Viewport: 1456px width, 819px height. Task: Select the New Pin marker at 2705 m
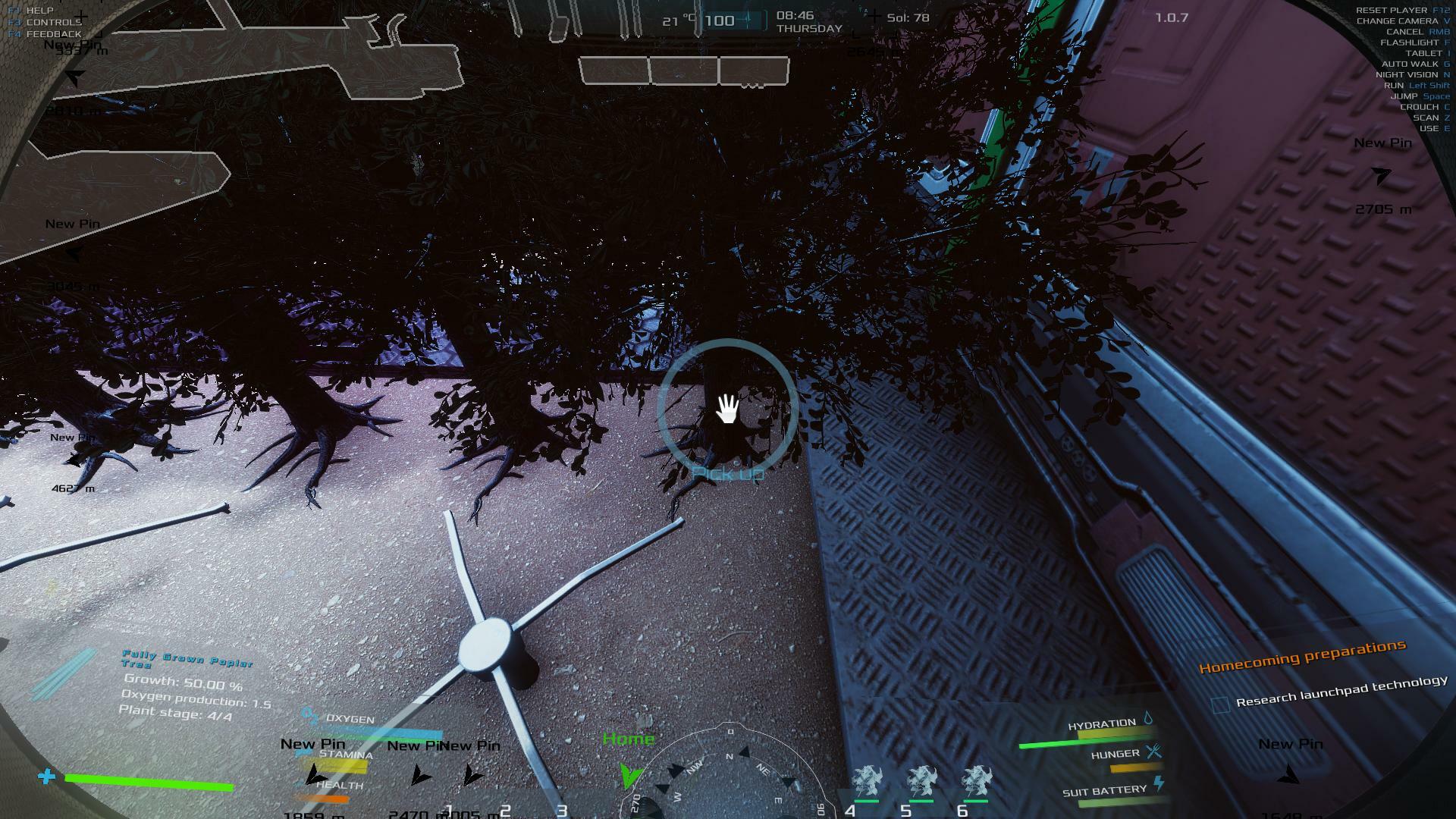[x=1382, y=176]
